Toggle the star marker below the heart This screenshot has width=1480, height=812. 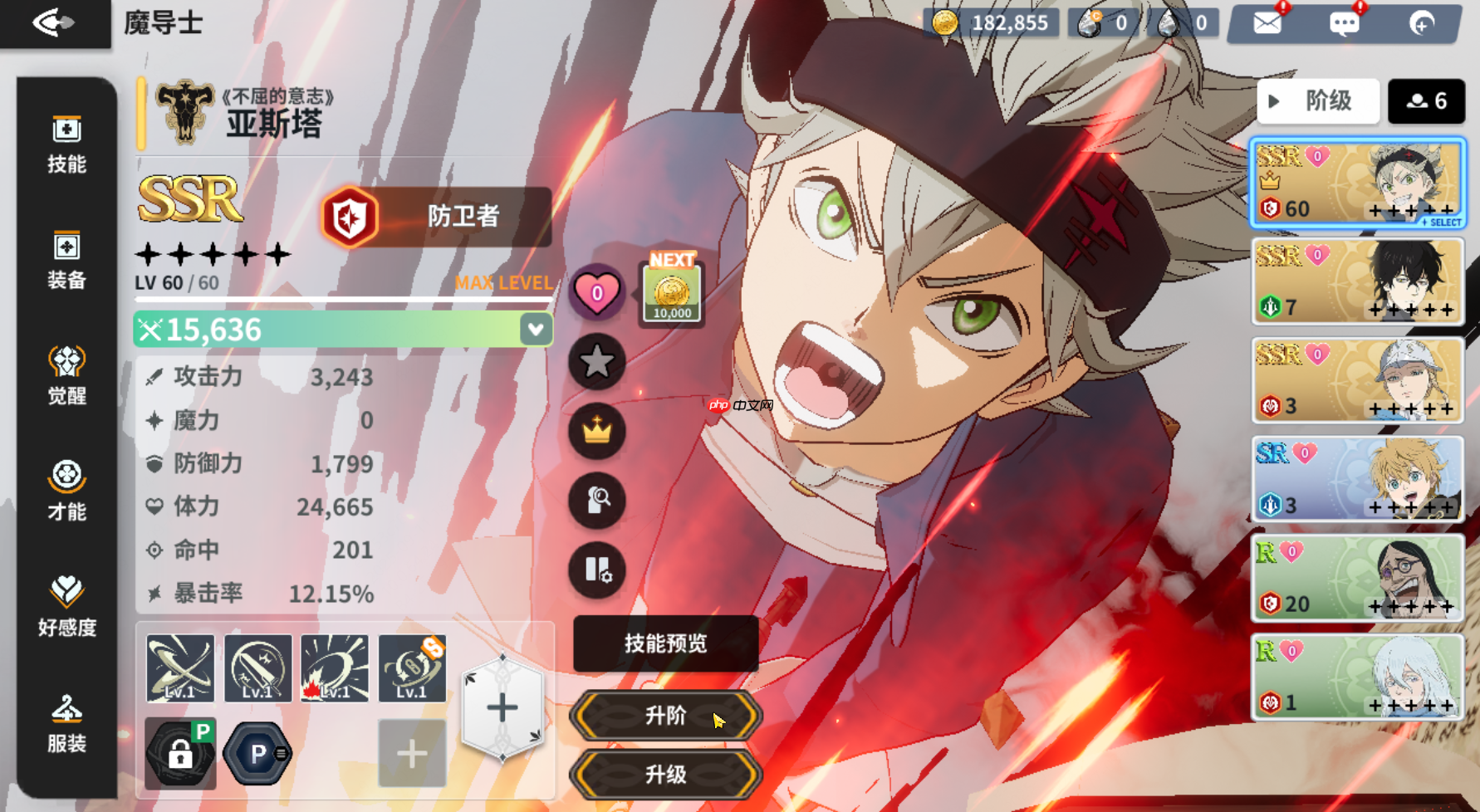click(596, 363)
